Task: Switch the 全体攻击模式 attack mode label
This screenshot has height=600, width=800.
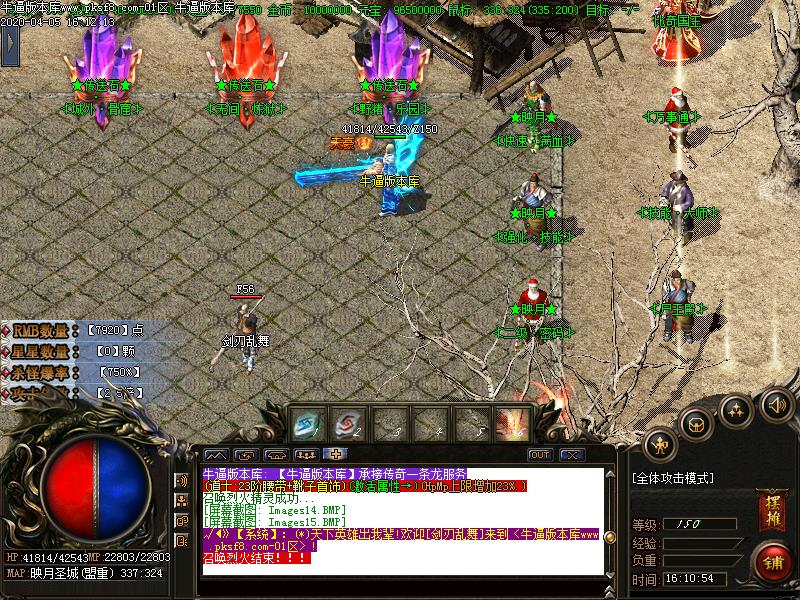Action: click(673, 479)
